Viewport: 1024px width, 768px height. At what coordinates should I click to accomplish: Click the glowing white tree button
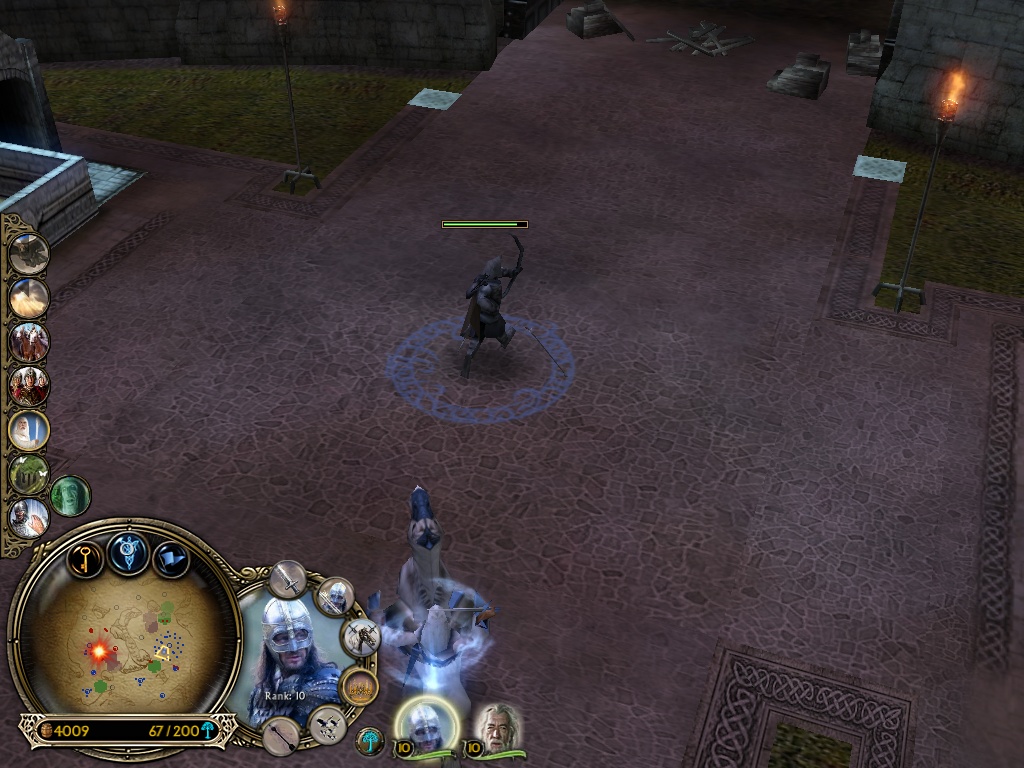click(370, 741)
